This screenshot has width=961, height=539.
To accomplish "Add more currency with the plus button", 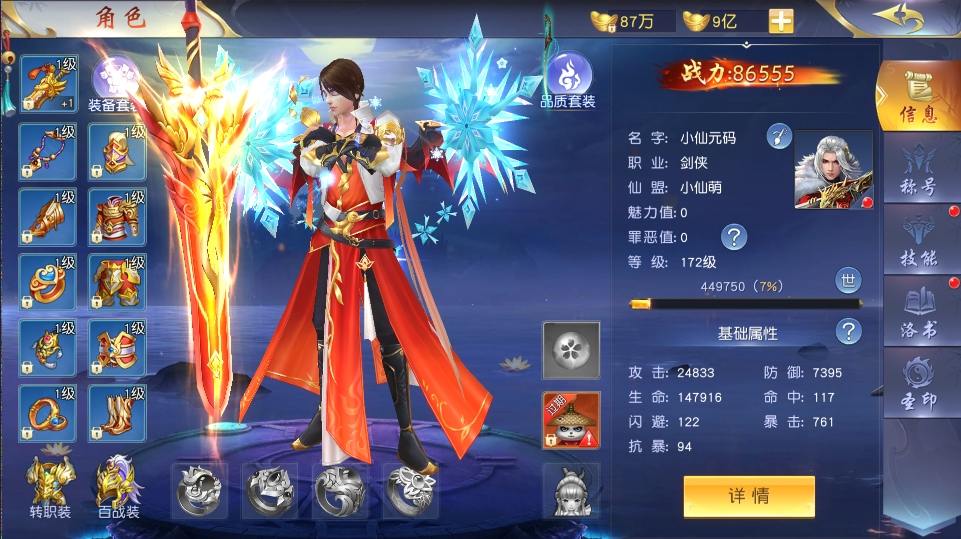I will [x=781, y=21].
